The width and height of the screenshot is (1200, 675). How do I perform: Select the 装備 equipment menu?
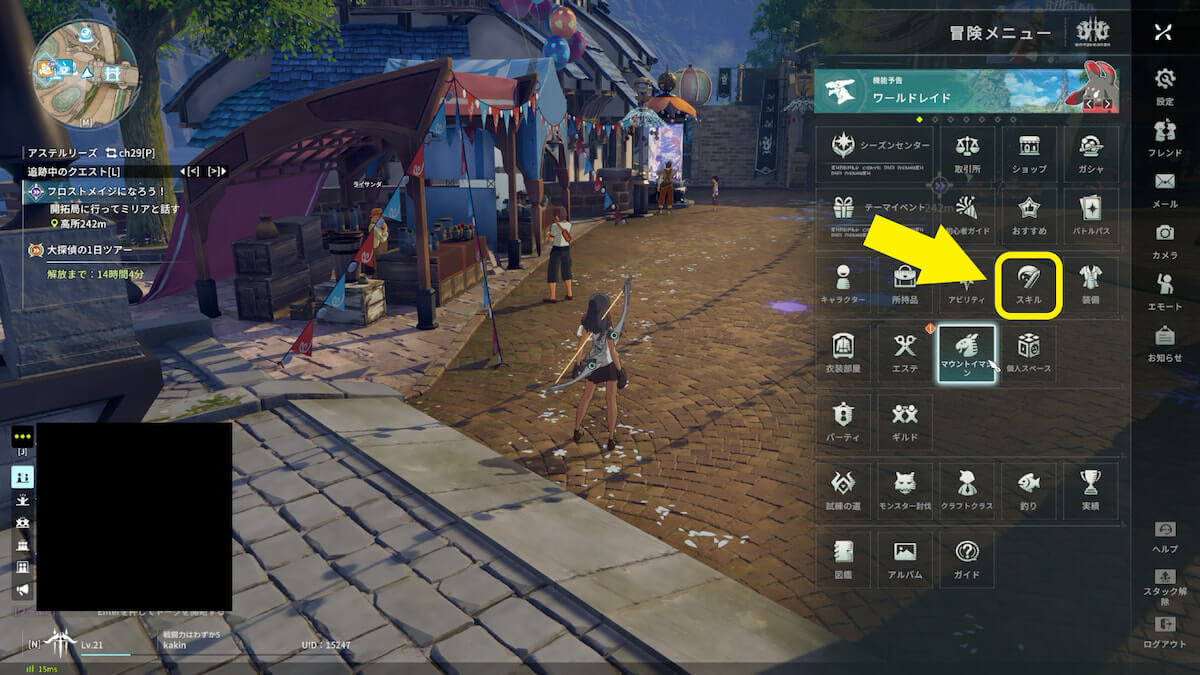click(x=1091, y=285)
